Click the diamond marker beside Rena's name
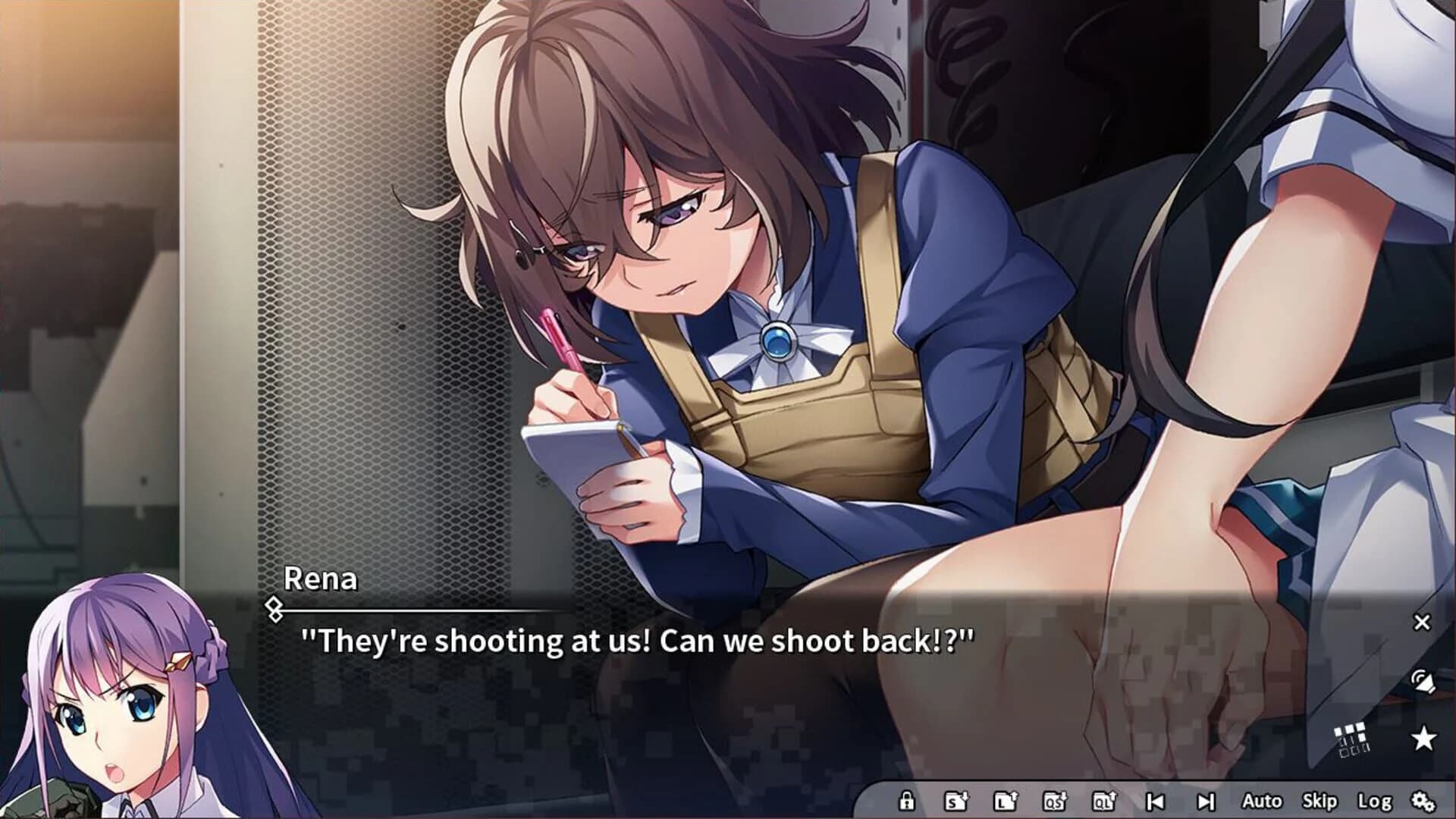 pos(273,604)
